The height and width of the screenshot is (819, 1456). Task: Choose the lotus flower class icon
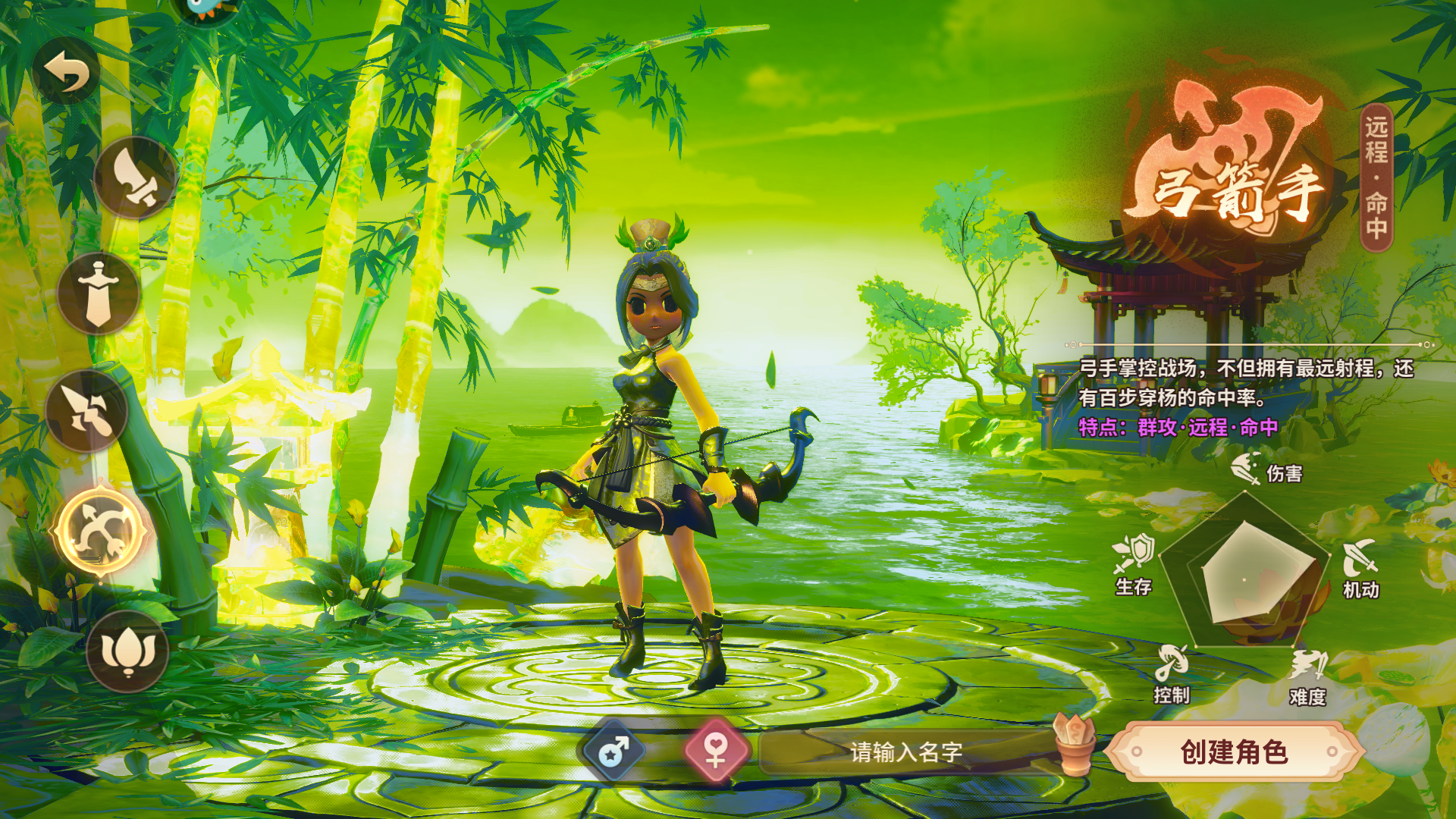127,651
